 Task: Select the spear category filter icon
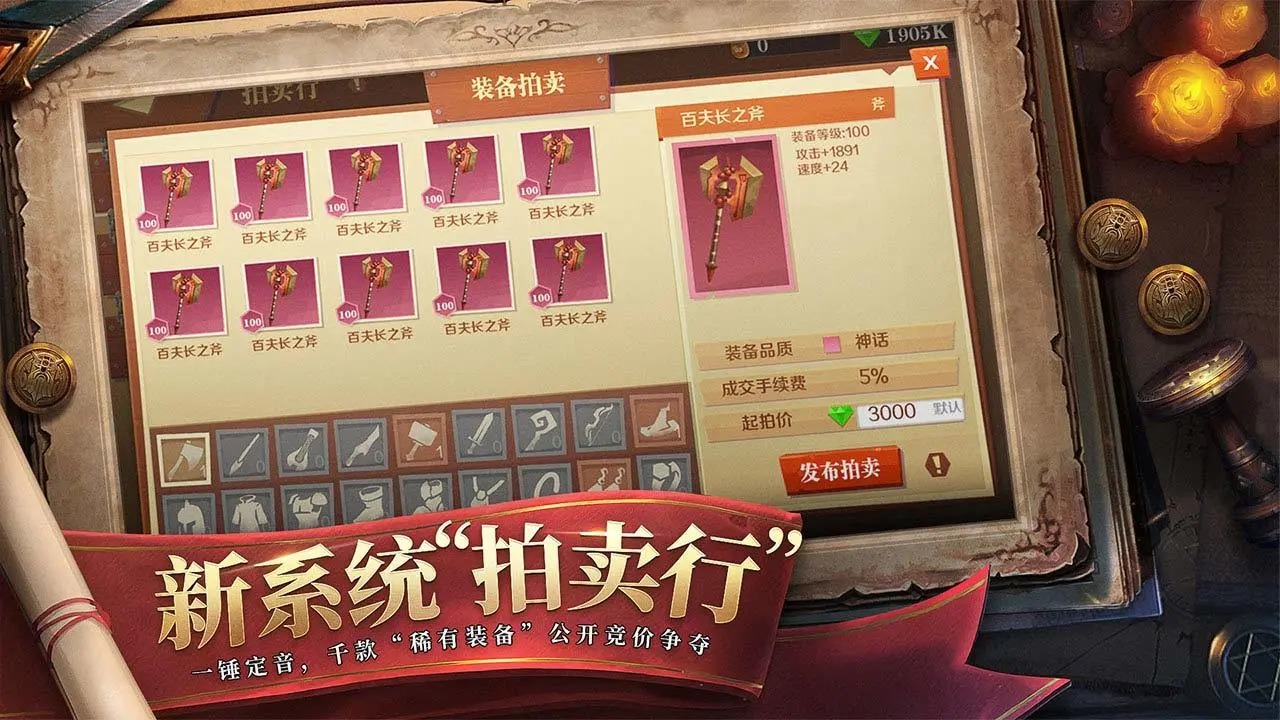pos(242,452)
